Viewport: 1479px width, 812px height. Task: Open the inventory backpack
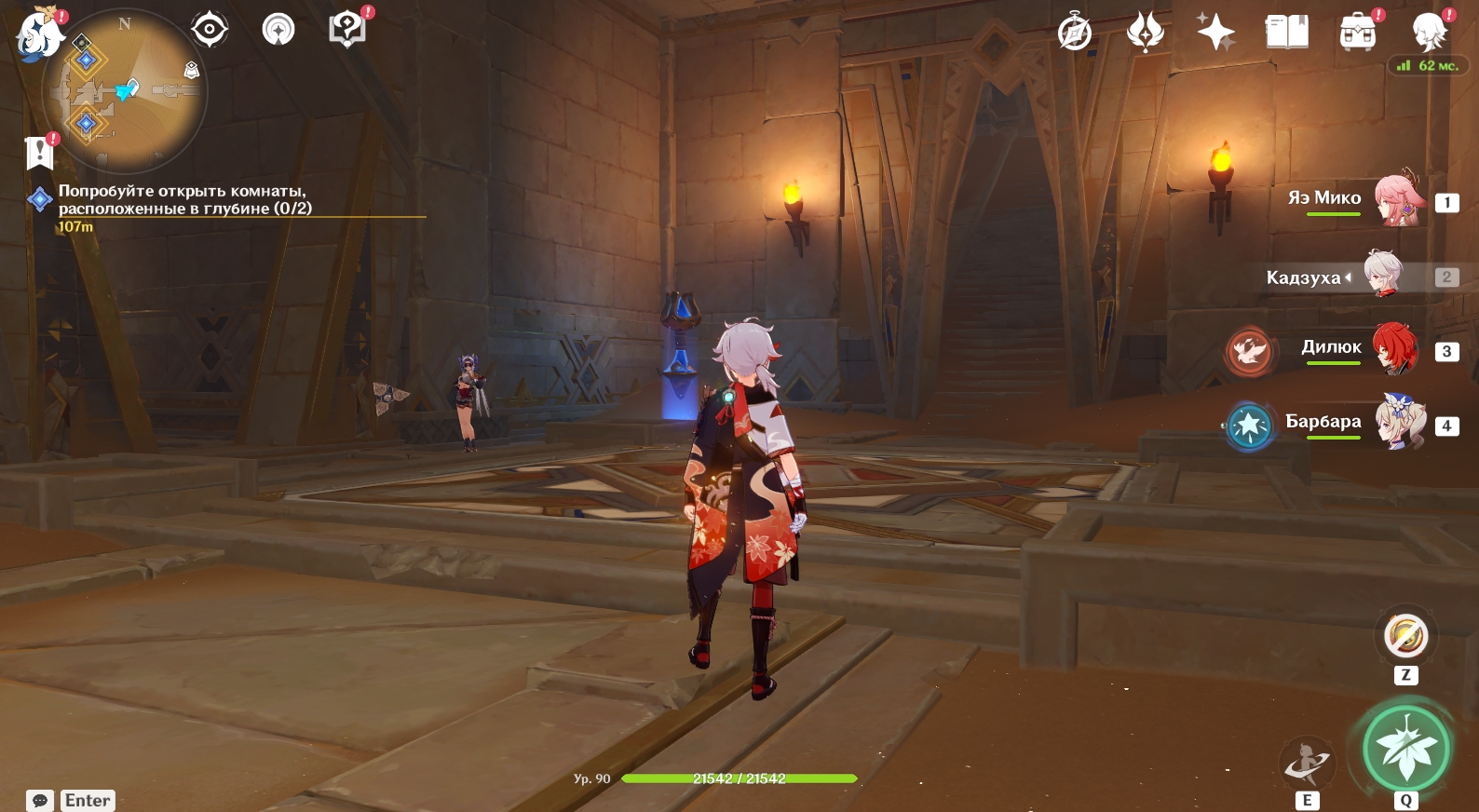click(1357, 34)
